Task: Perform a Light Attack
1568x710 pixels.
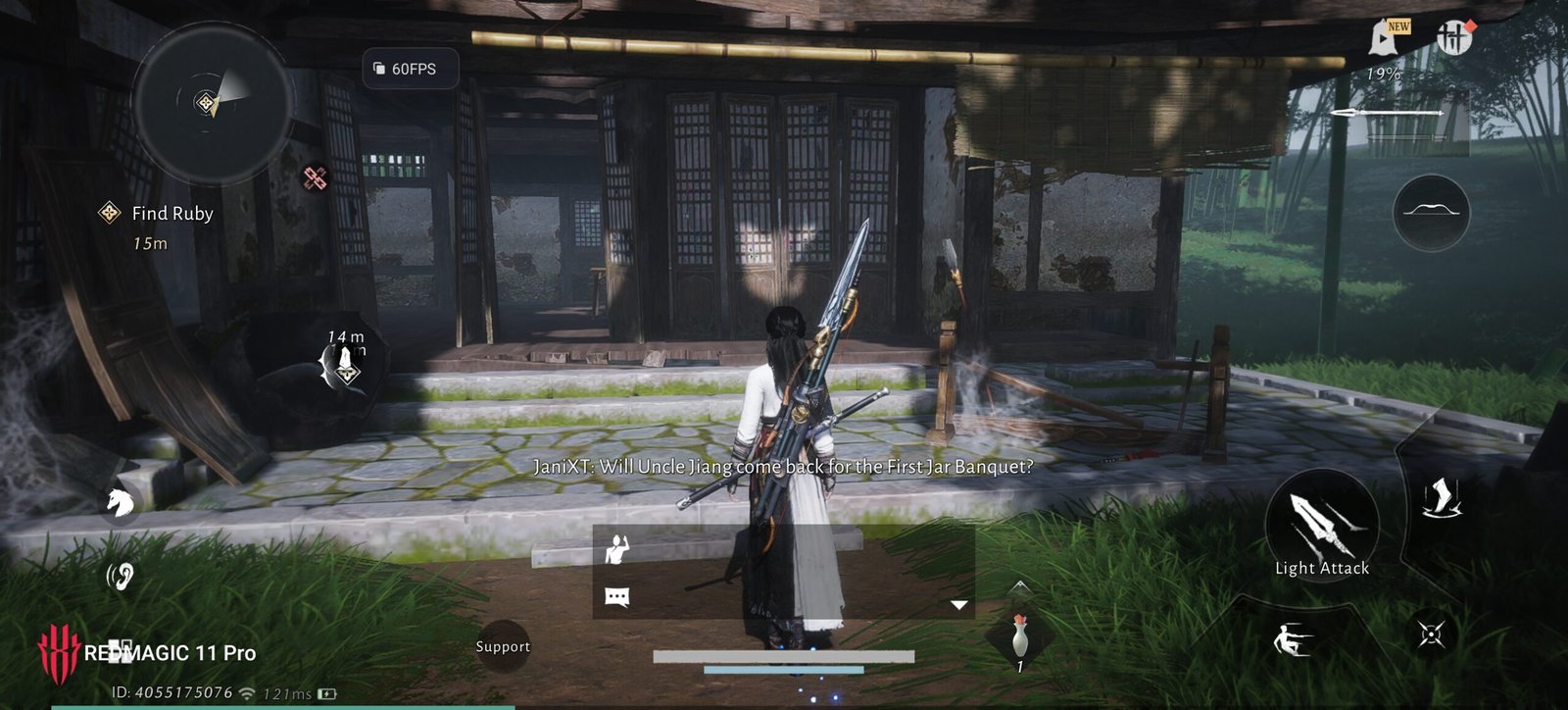Action: pos(1321,531)
